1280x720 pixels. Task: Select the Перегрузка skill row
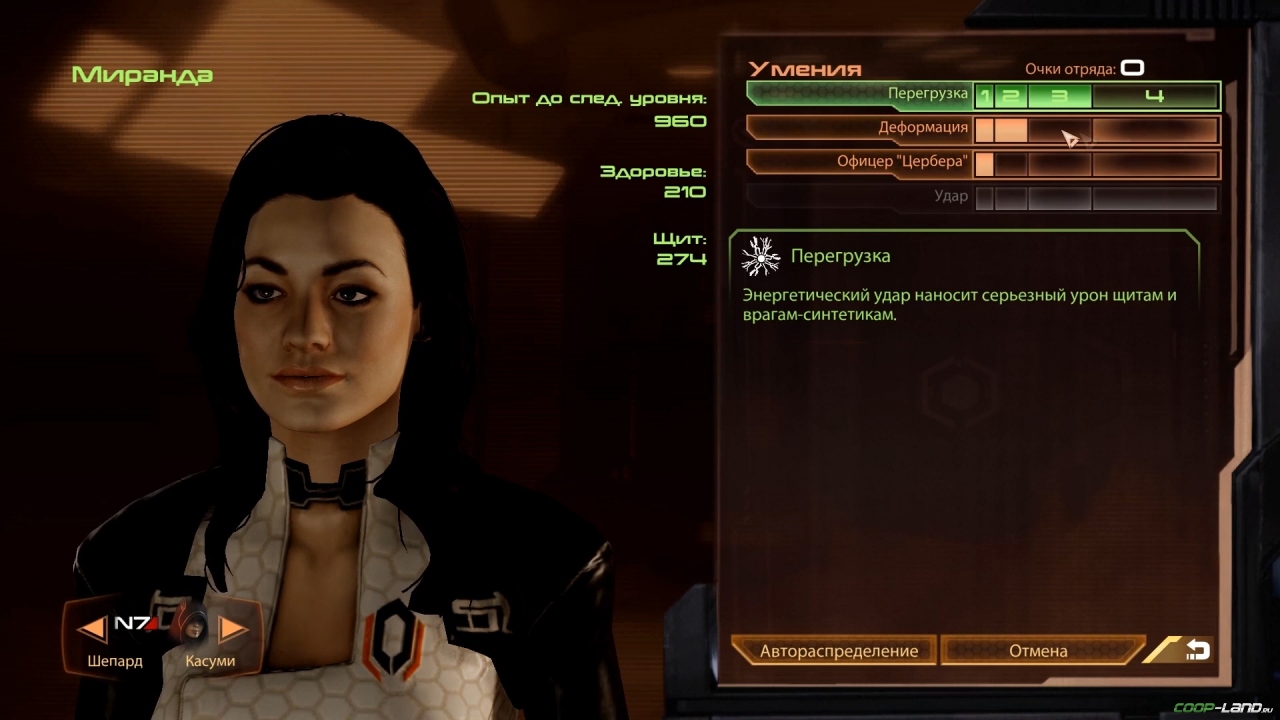click(x=860, y=95)
